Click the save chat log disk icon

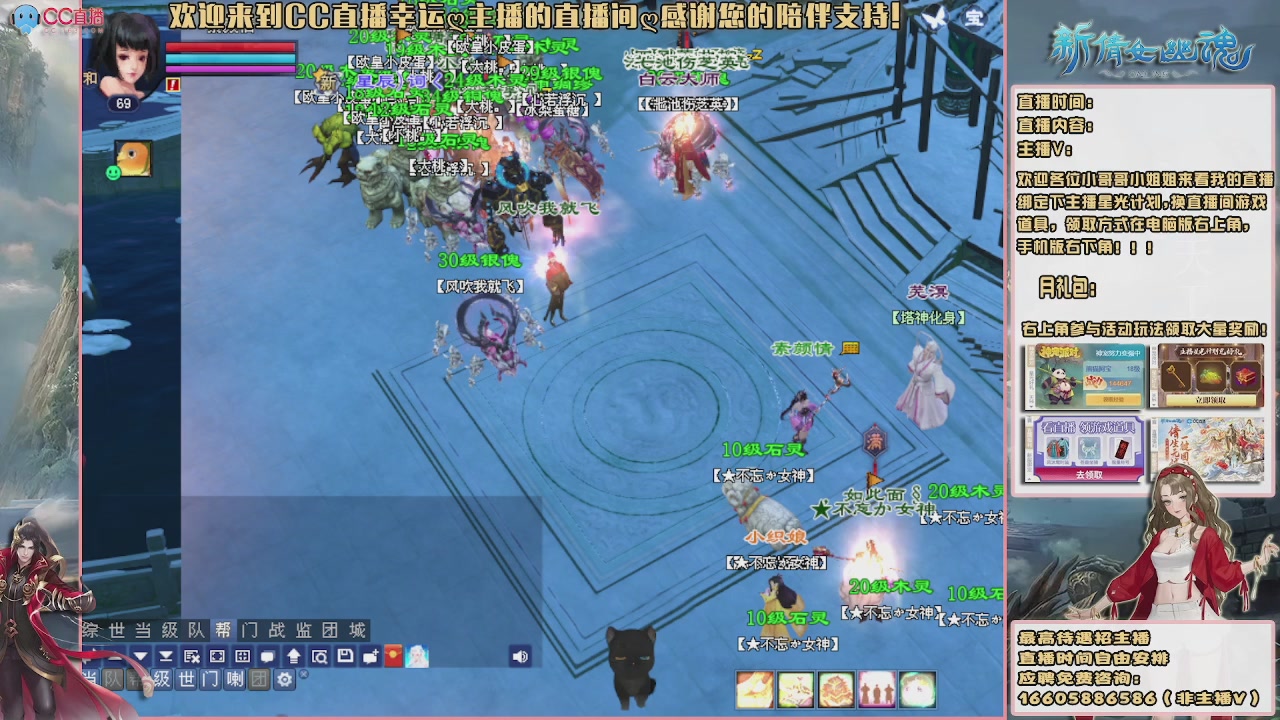[344, 656]
